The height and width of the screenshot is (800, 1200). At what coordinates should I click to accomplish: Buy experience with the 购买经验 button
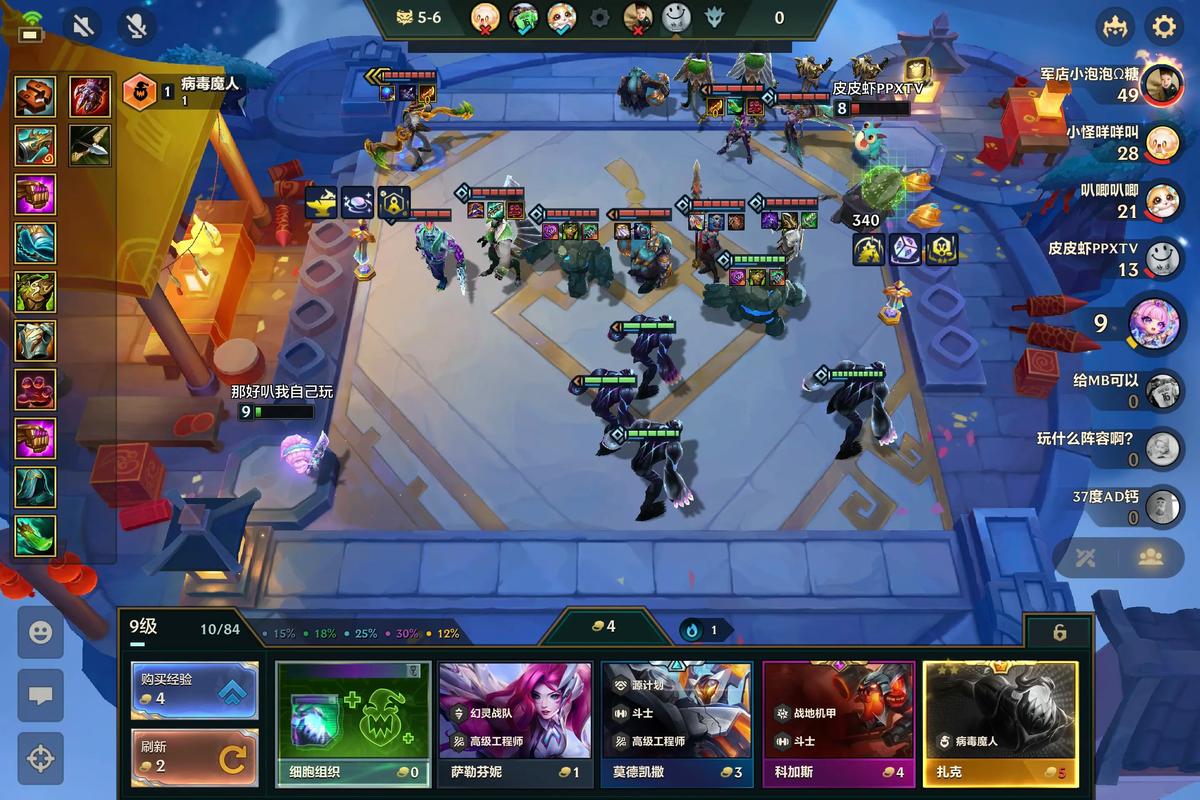194,690
